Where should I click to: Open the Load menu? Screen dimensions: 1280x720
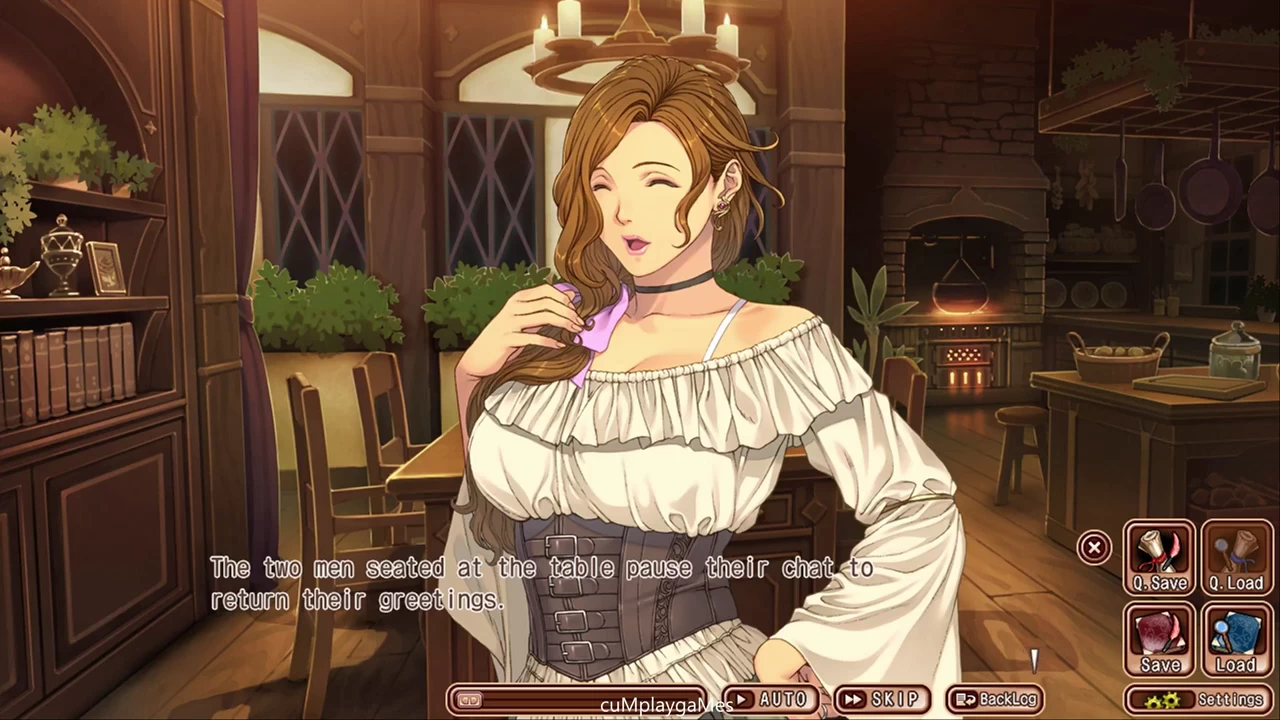[1237, 640]
